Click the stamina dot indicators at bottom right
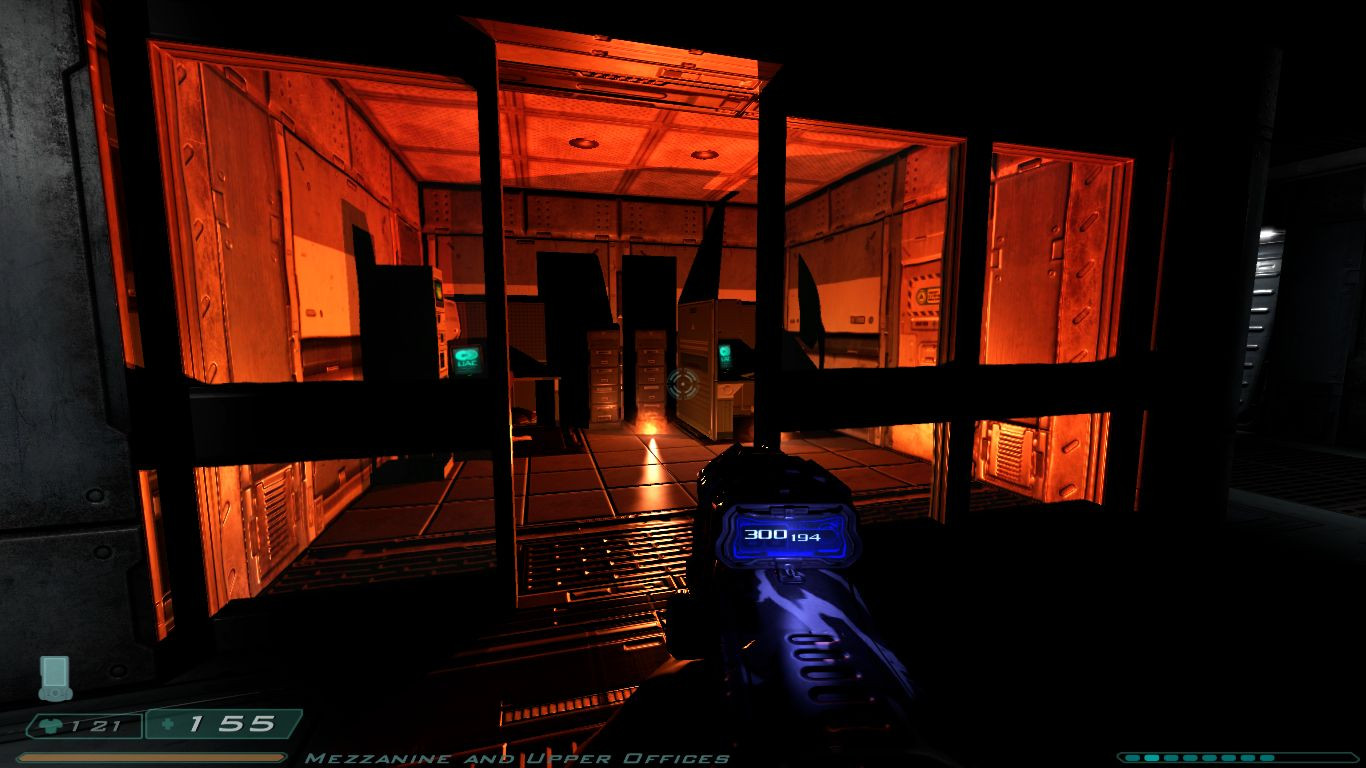Screen dimensions: 1366x768 pos(1230,757)
